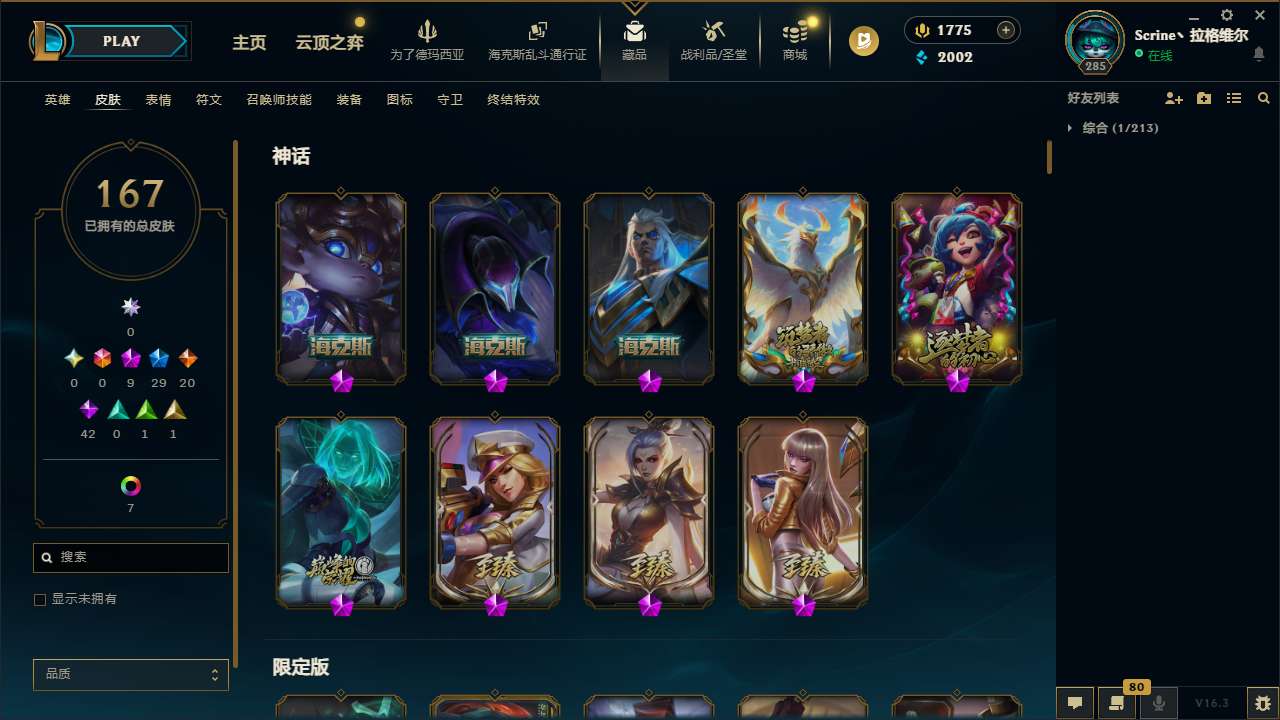Switch to the 英雄 tab
The width and height of the screenshot is (1280, 720).
tap(57, 100)
